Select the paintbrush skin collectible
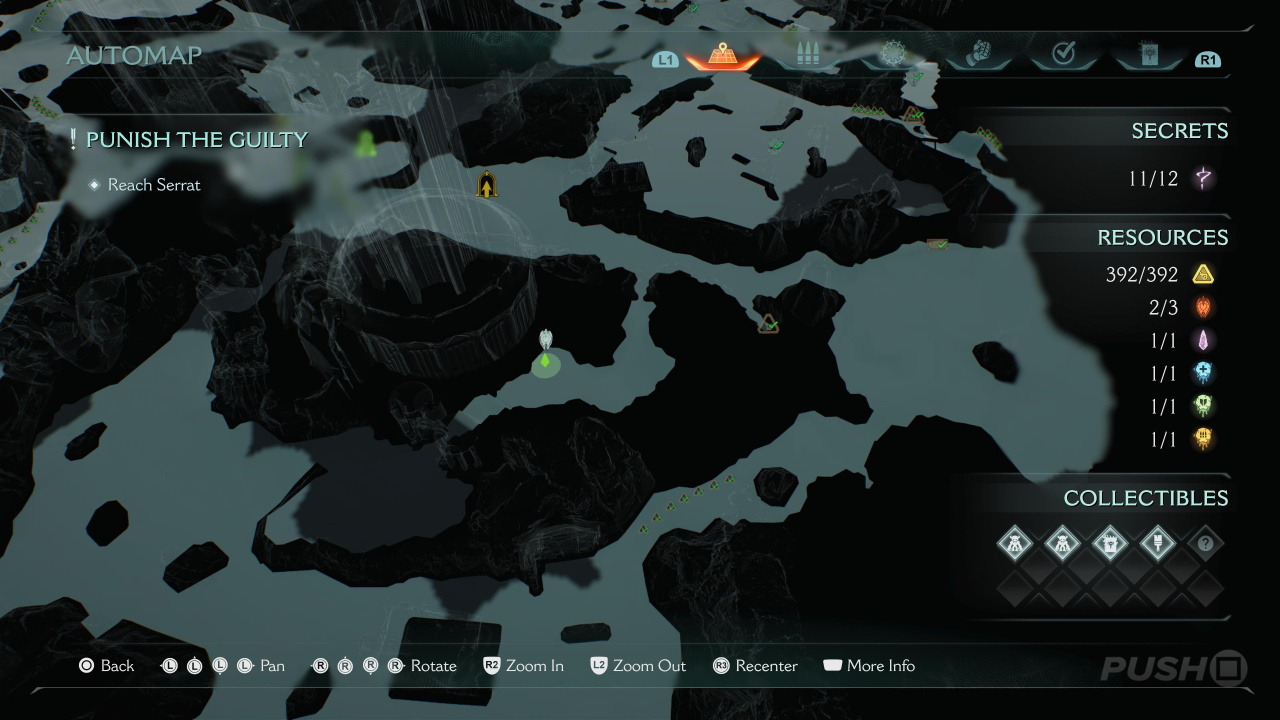1280x720 pixels. pyautogui.click(x=1158, y=544)
